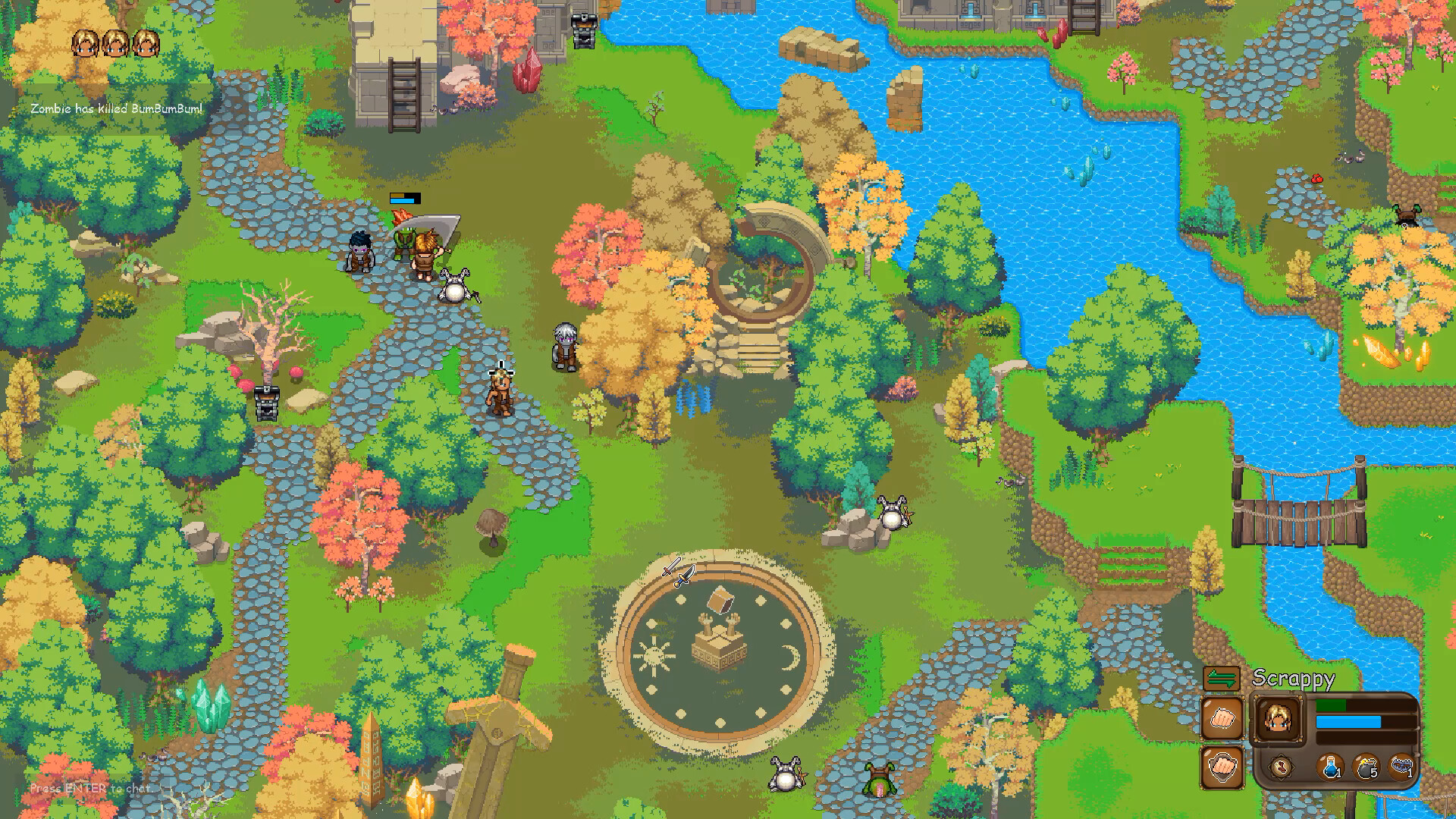Click the green swap-arrows button above abilities

pyautogui.click(x=1221, y=679)
